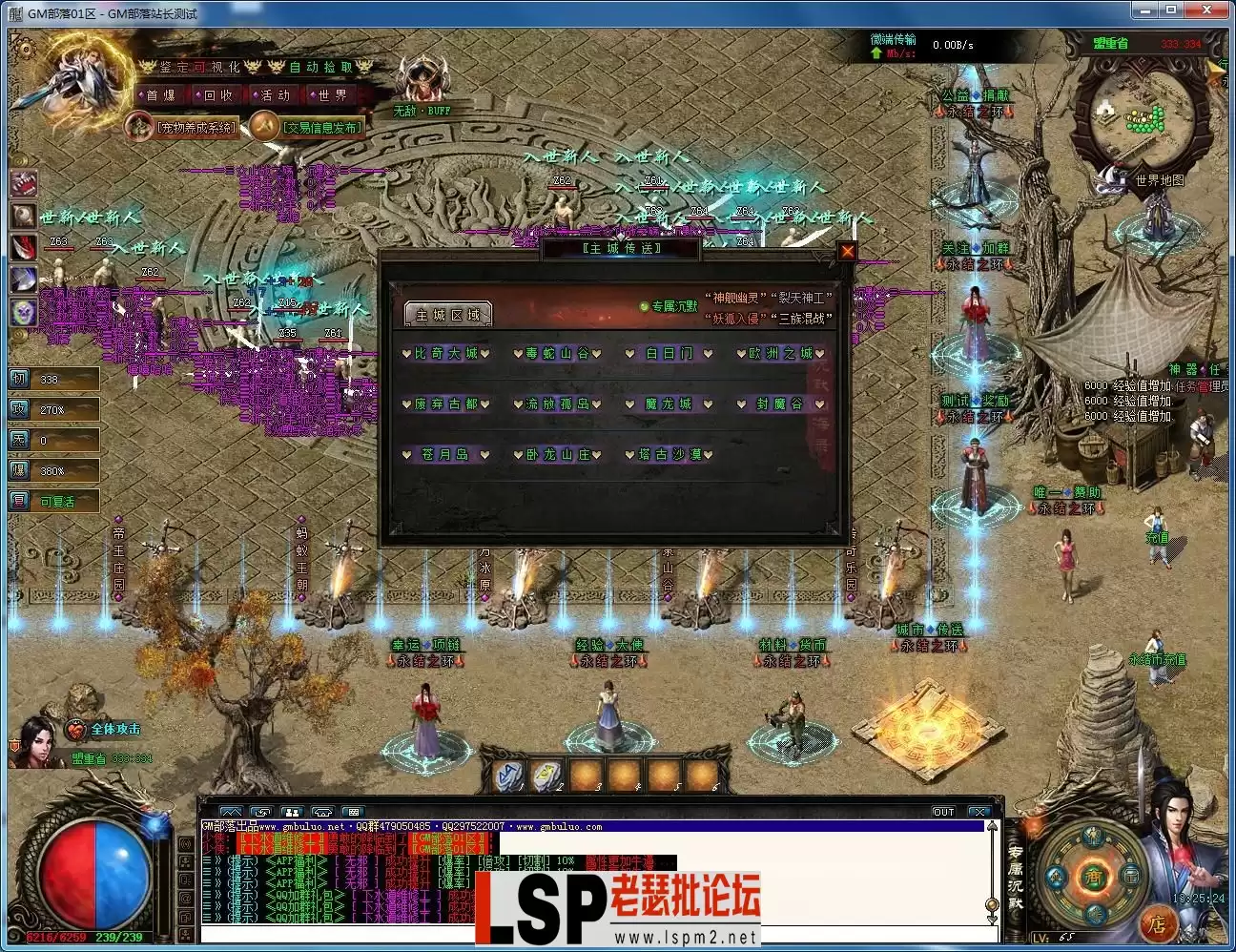Click the 回收 recycle button

tap(218, 94)
